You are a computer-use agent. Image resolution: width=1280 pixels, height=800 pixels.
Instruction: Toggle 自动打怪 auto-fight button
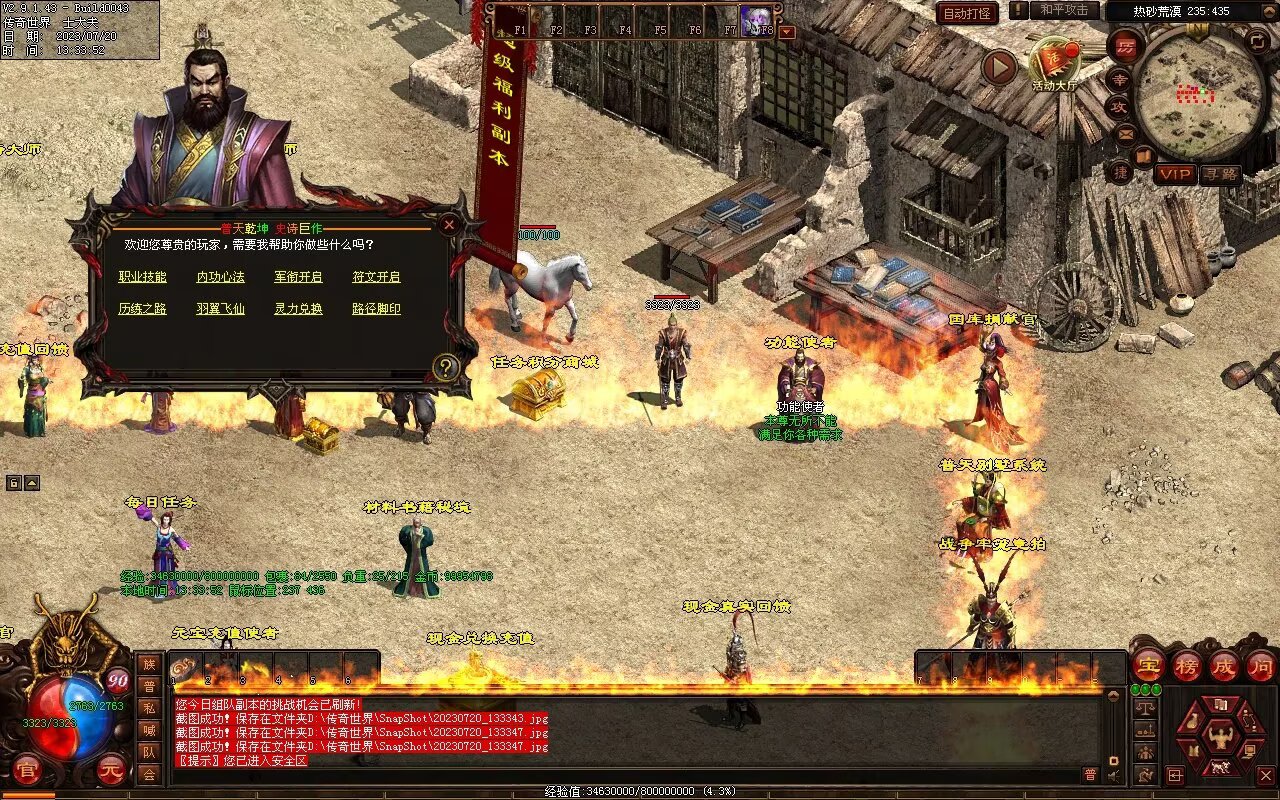pyautogui.click(x=968, y=13)
